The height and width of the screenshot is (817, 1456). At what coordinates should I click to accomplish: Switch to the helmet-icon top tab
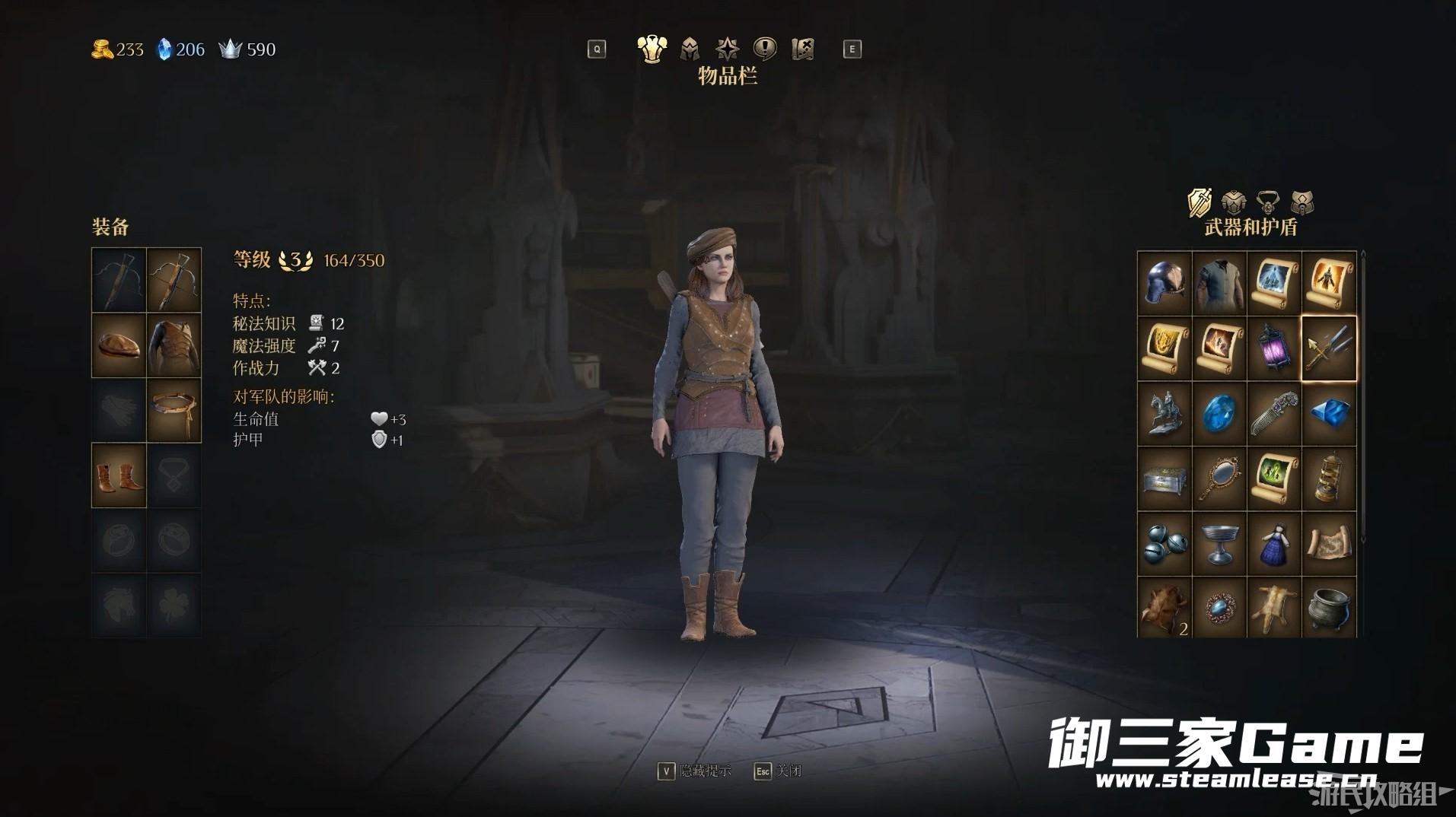(690, 49)
